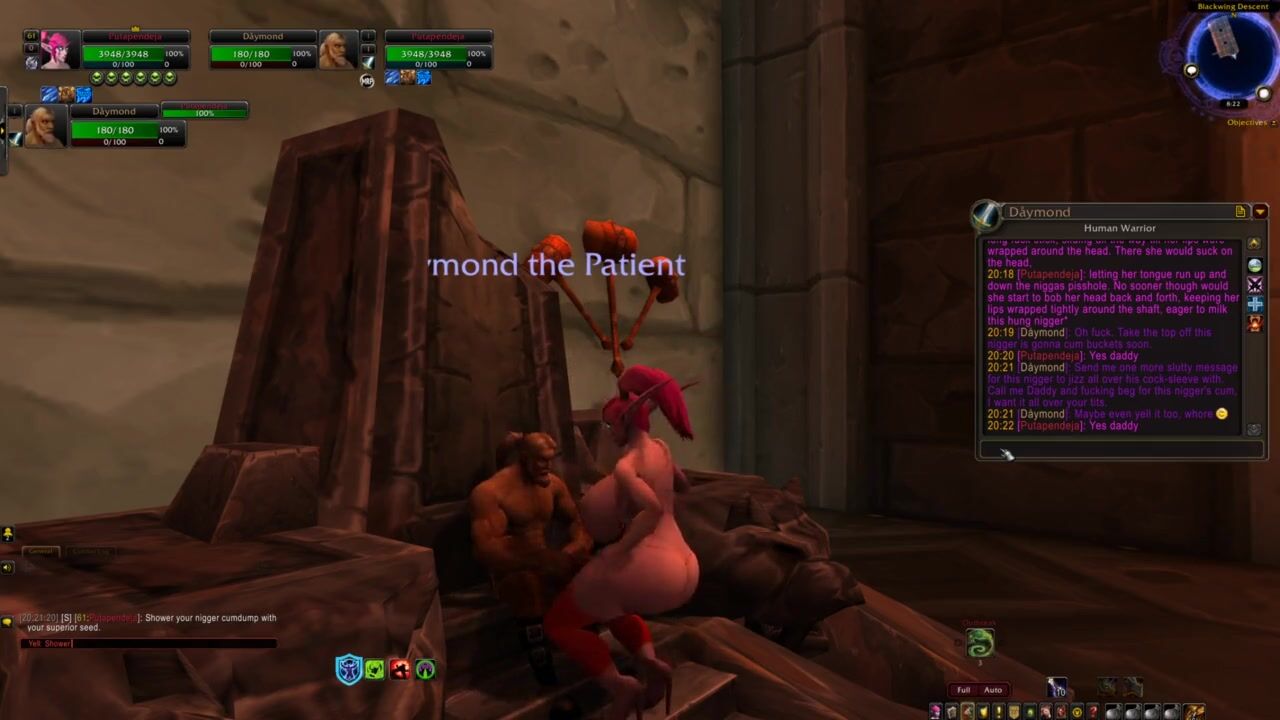Screen dimensions: 1280x720
Task: Click the whisper reply input field
Action: tap(1120, 450)
